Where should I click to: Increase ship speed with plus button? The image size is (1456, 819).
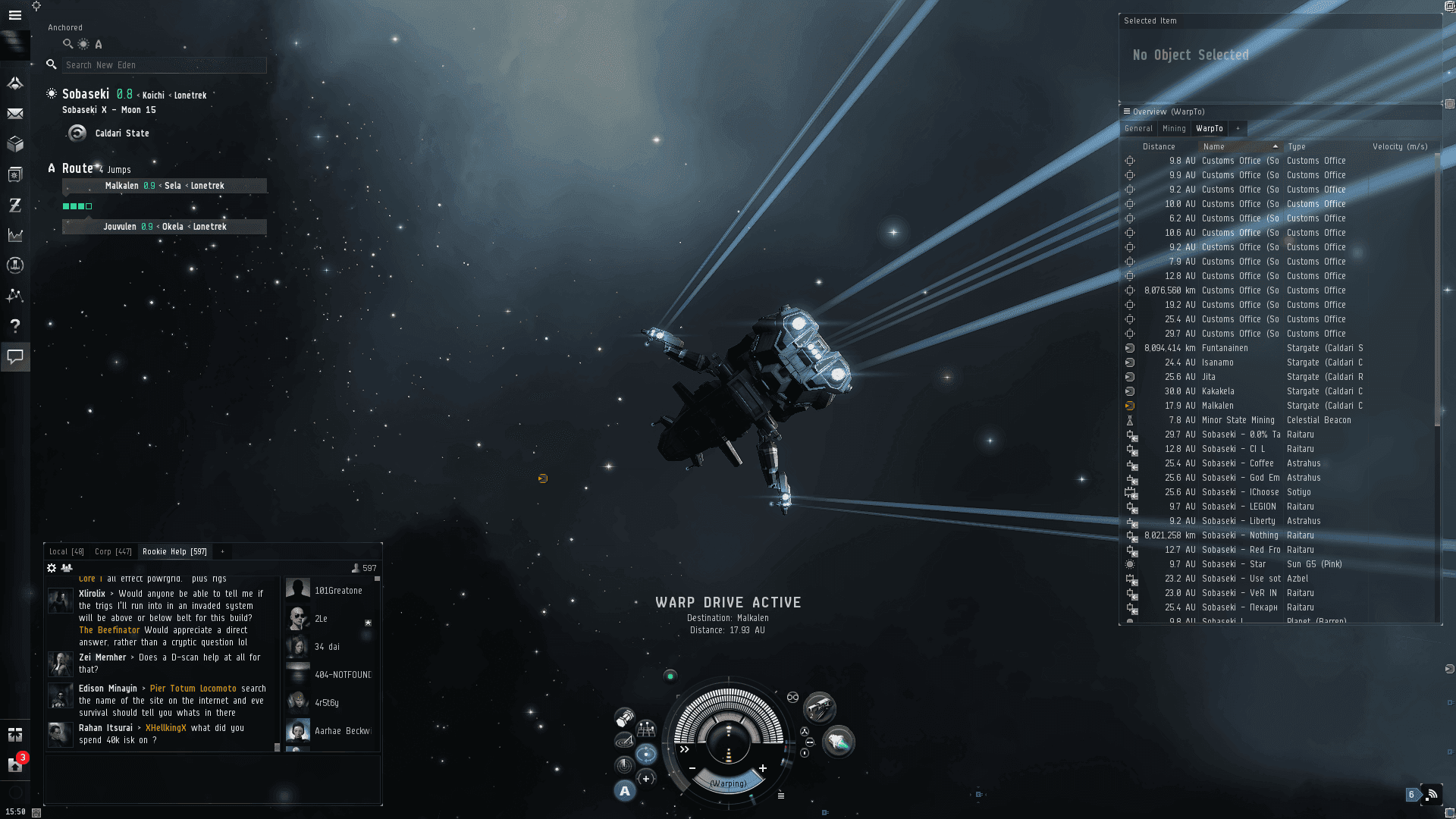763,769
